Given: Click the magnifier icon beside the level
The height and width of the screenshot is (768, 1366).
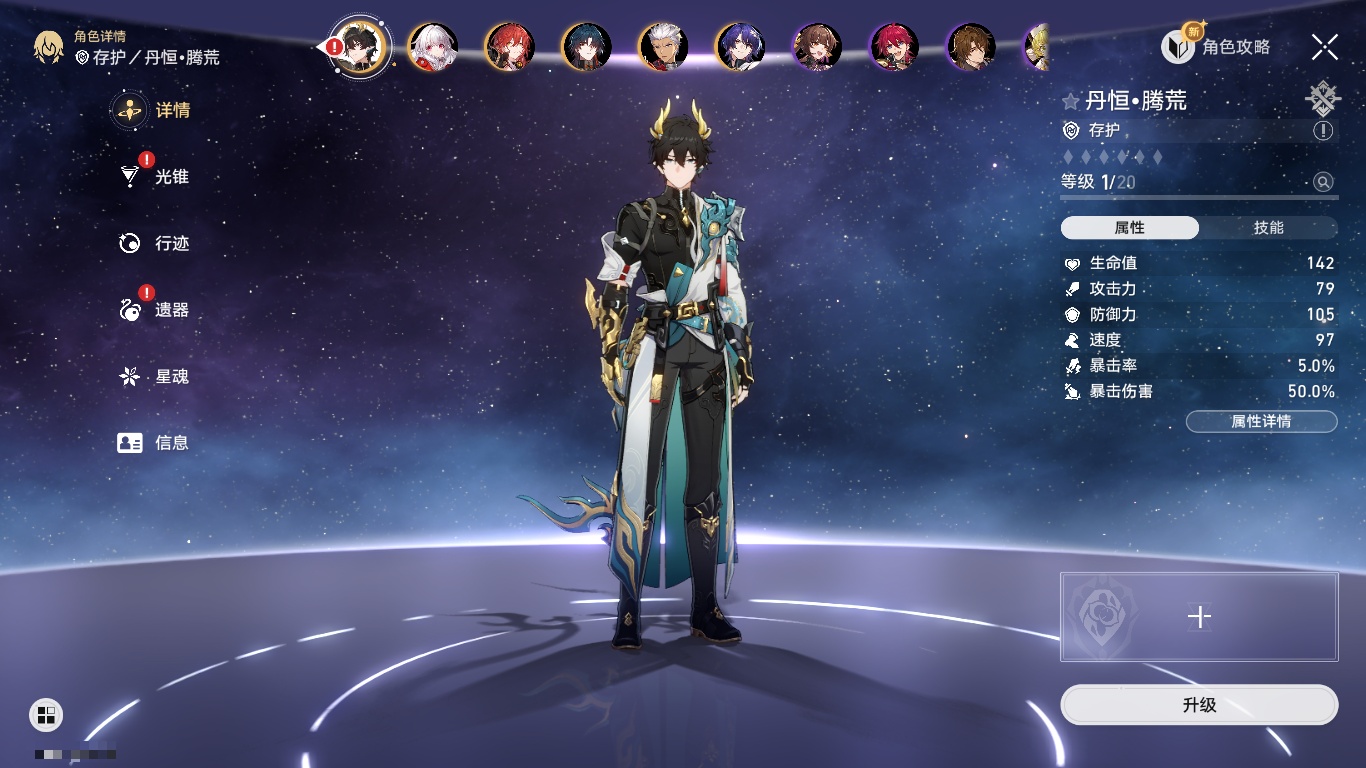Looking at the screenshot, I should point(1323,182).
